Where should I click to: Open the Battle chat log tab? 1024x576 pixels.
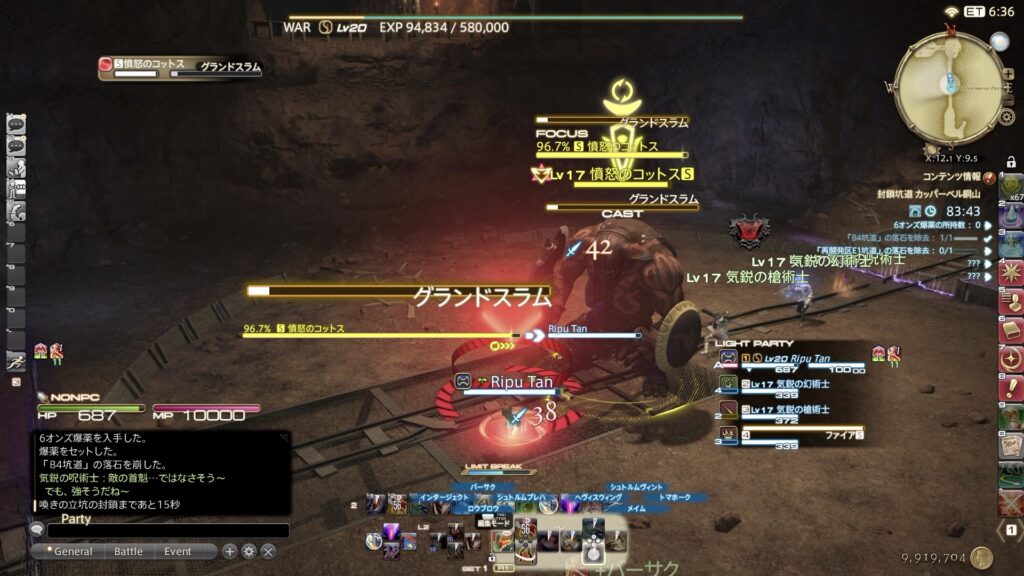128,551
